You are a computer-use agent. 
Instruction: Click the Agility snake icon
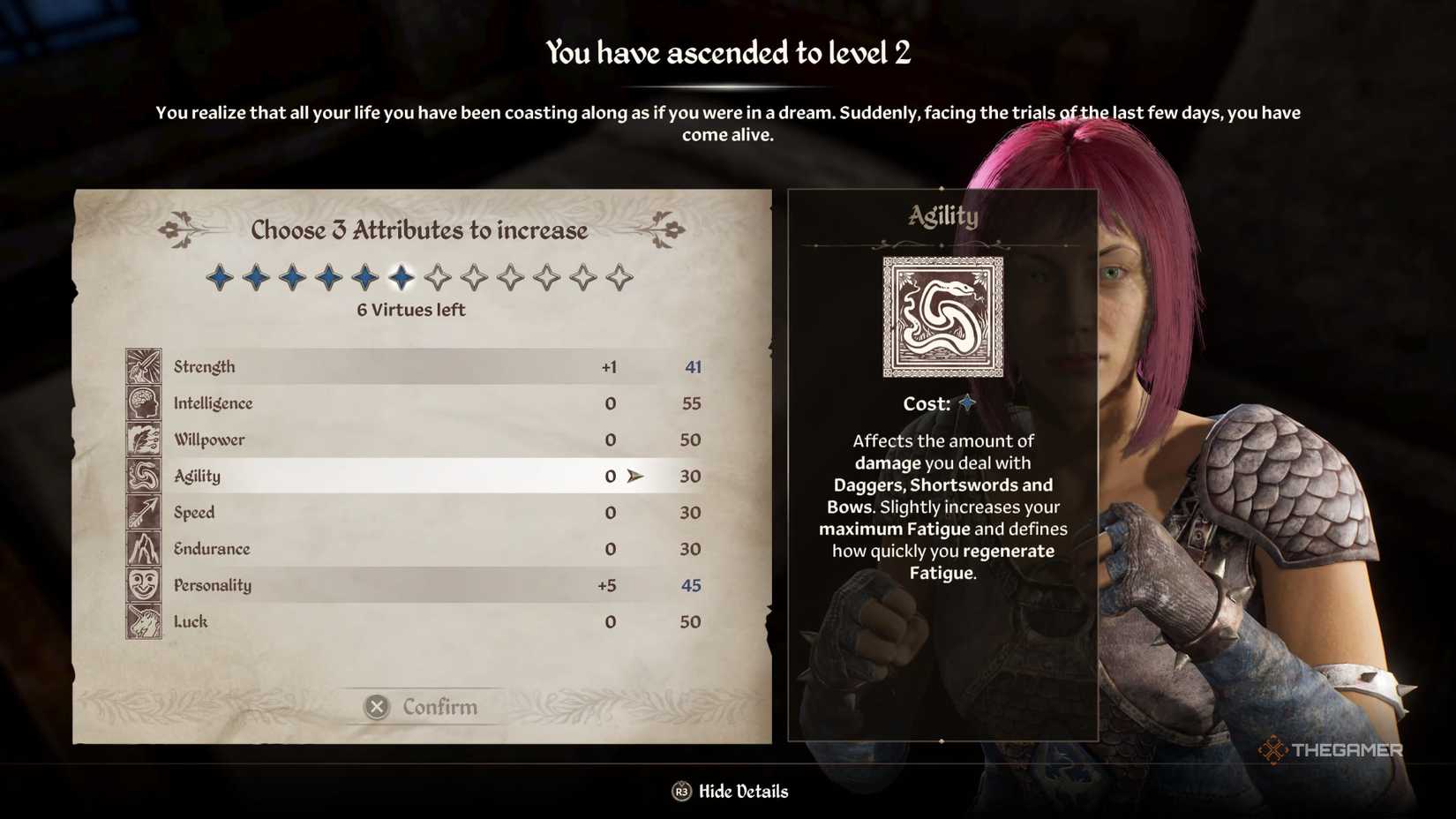point(144,475)
